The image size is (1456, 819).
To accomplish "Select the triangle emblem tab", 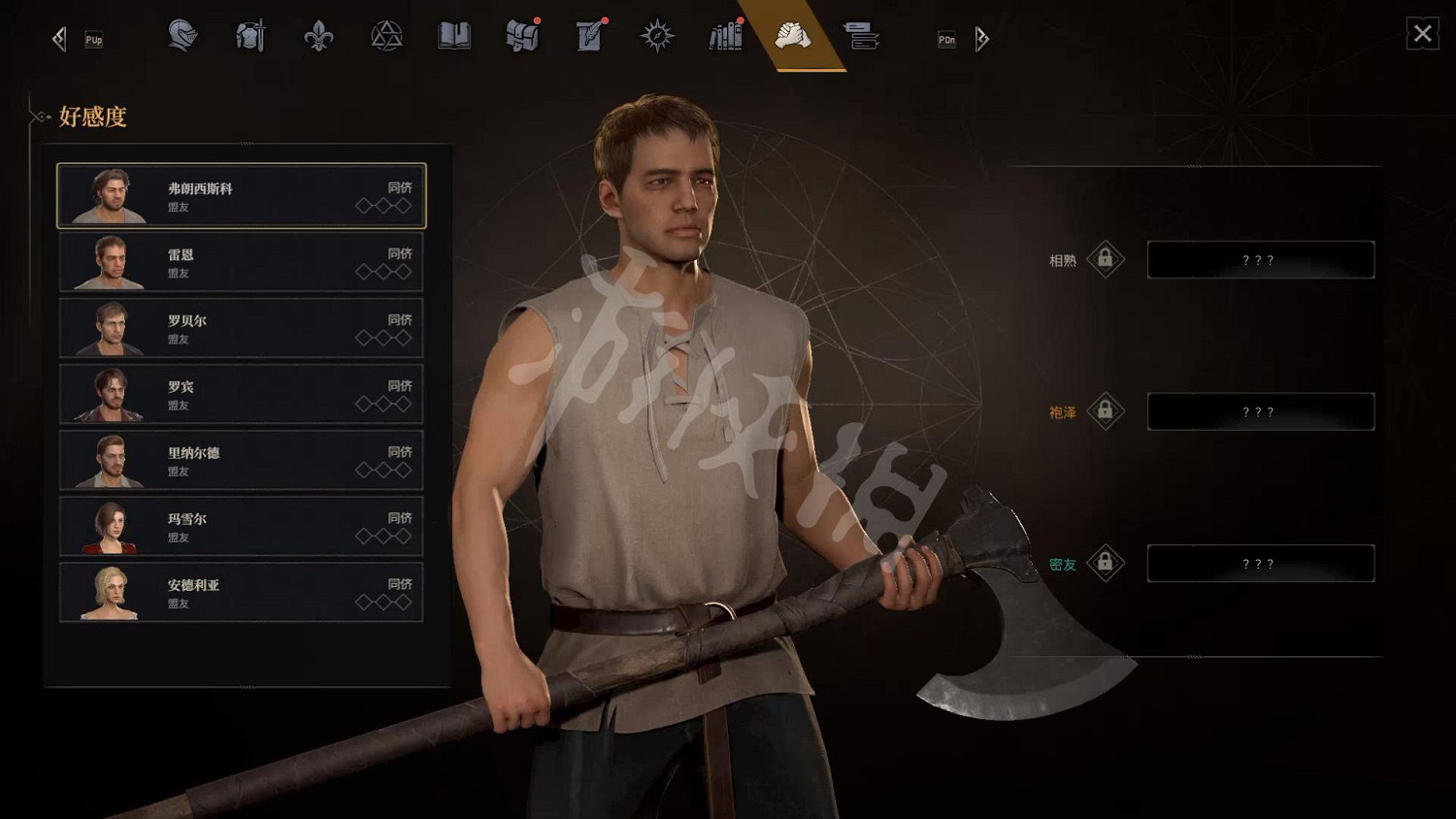I will (x=386, y=37).
